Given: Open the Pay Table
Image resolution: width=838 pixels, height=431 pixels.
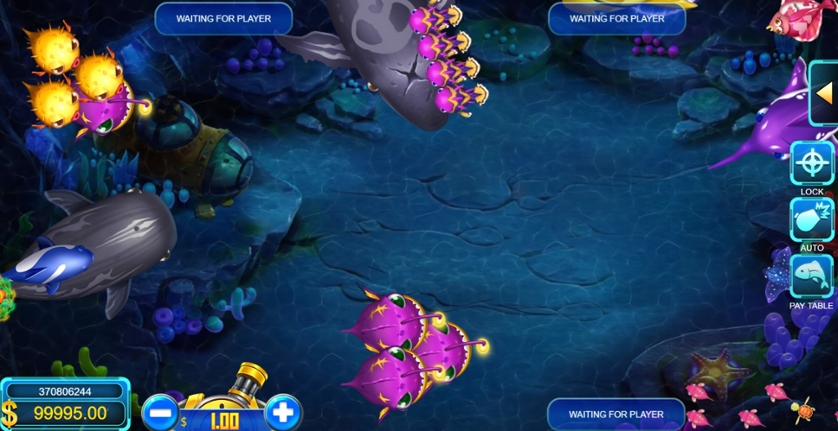Looking at the screenshot, I should (x=811, y=276).
